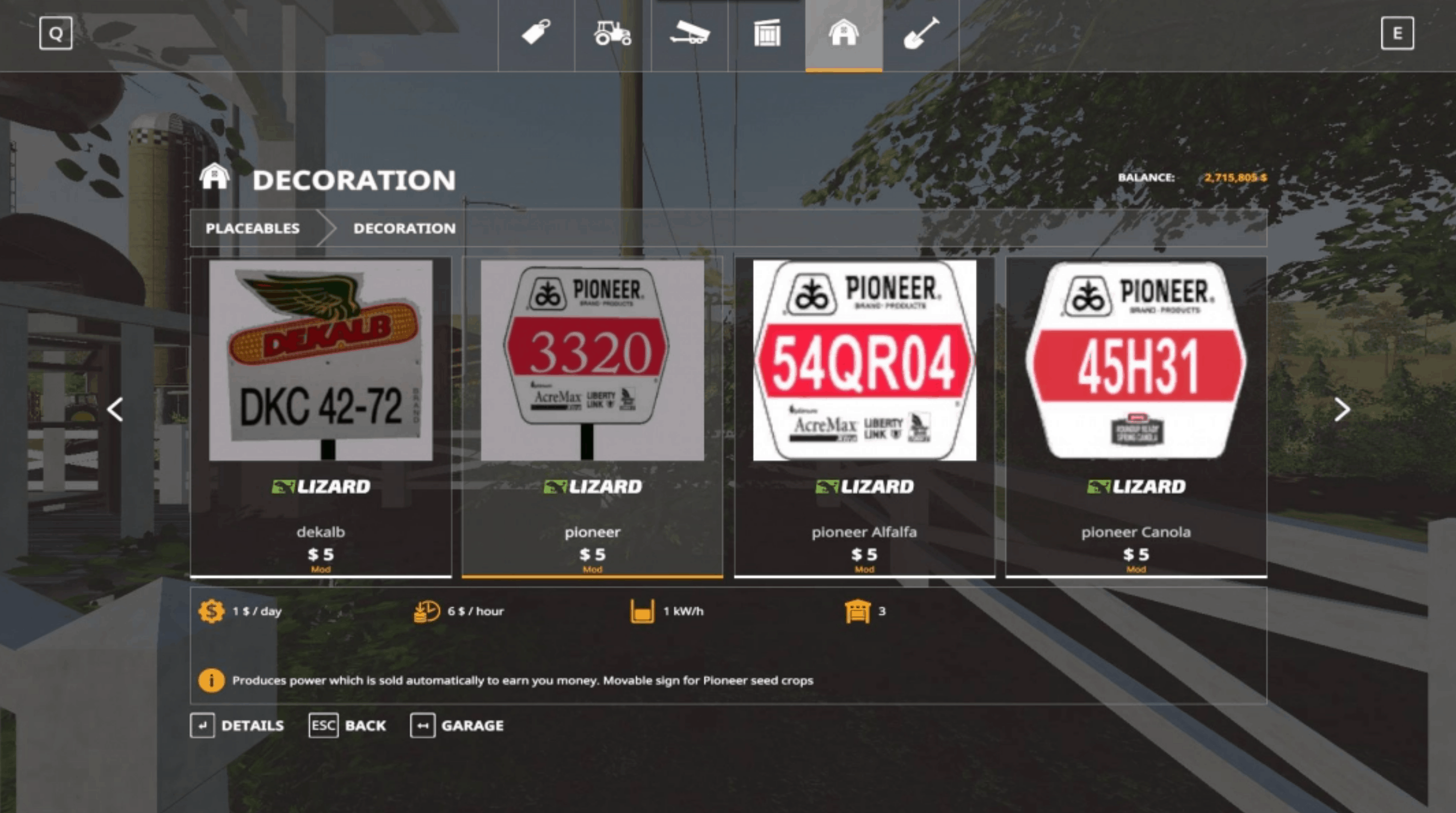Go back a page using left arrow
The width and height of the screenshot is (1456, 813).
pos(116,410)
